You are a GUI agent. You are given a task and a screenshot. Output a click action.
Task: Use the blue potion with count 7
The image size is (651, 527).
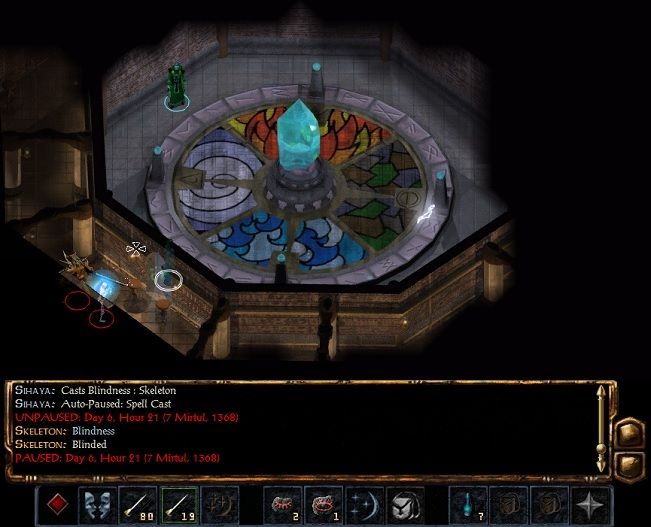click(469, 505)
